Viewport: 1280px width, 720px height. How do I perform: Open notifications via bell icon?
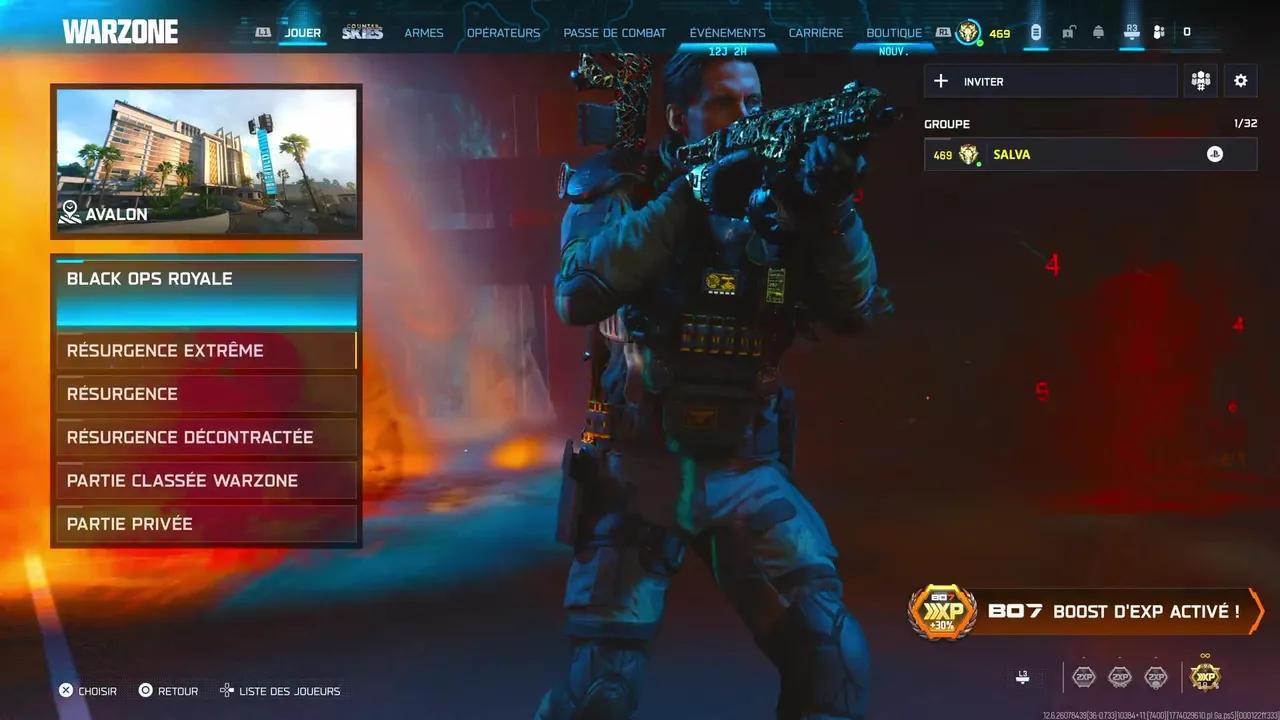1097,31
